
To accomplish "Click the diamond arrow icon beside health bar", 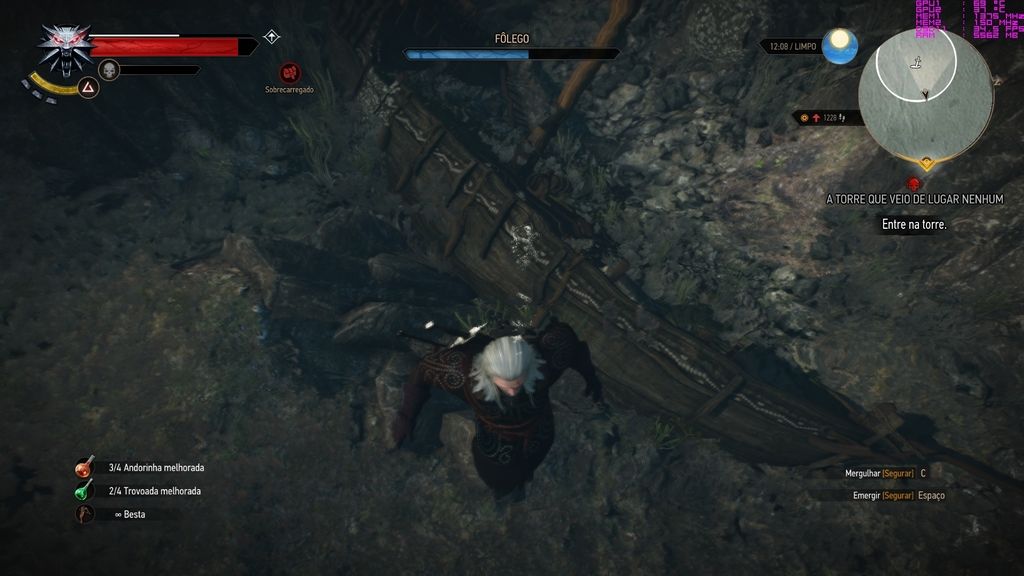I will (x=271, y=38).
